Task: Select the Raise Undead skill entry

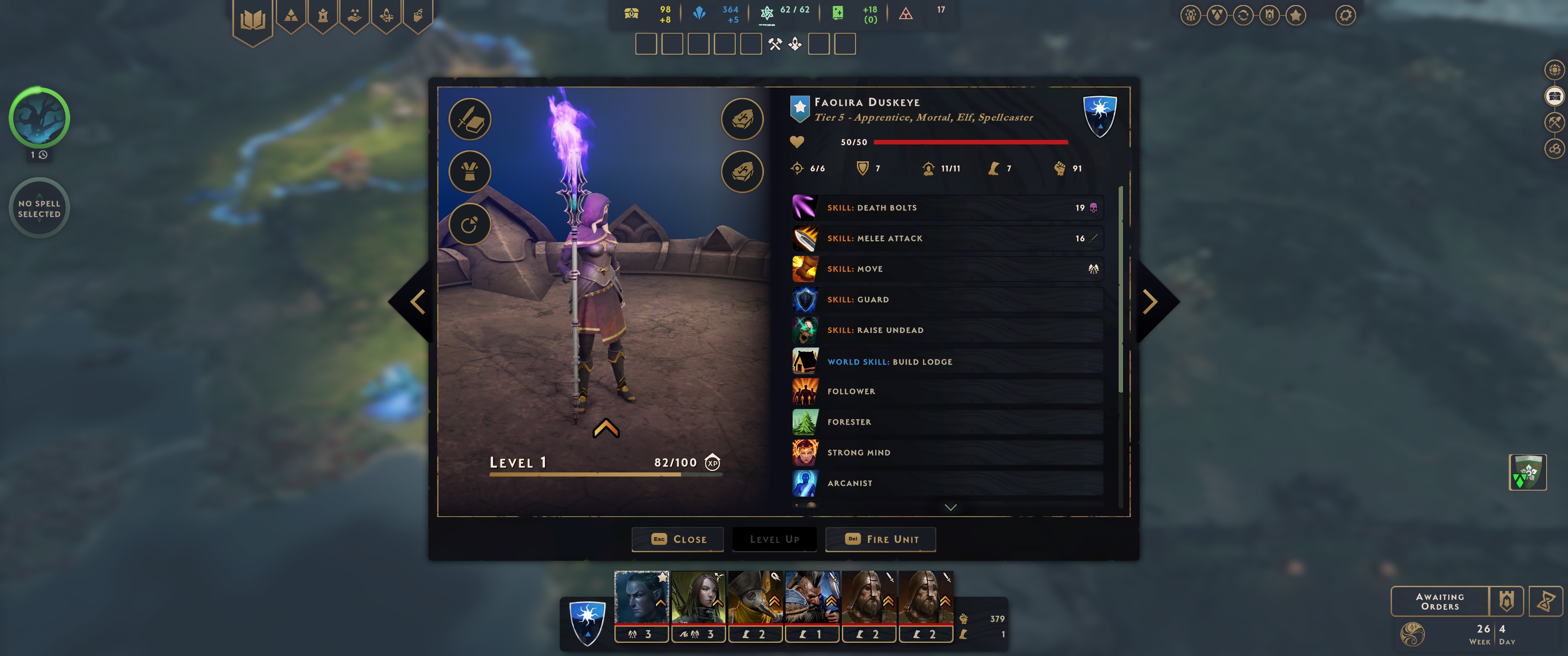Action: [x=947, y=330]
